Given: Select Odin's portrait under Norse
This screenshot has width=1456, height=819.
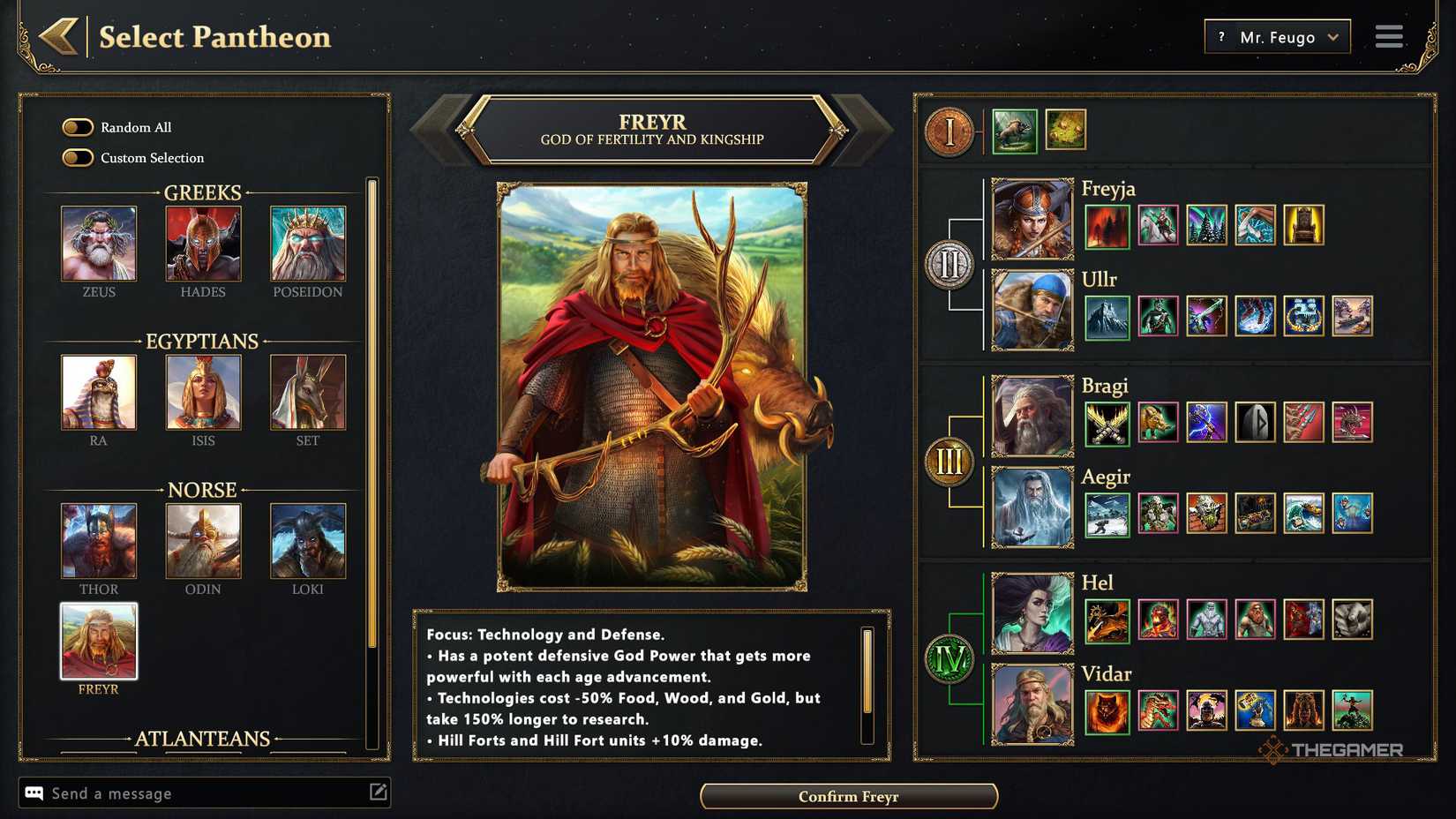Looking at the screenshot, I should pyautogui.click(x=203, y=541).
